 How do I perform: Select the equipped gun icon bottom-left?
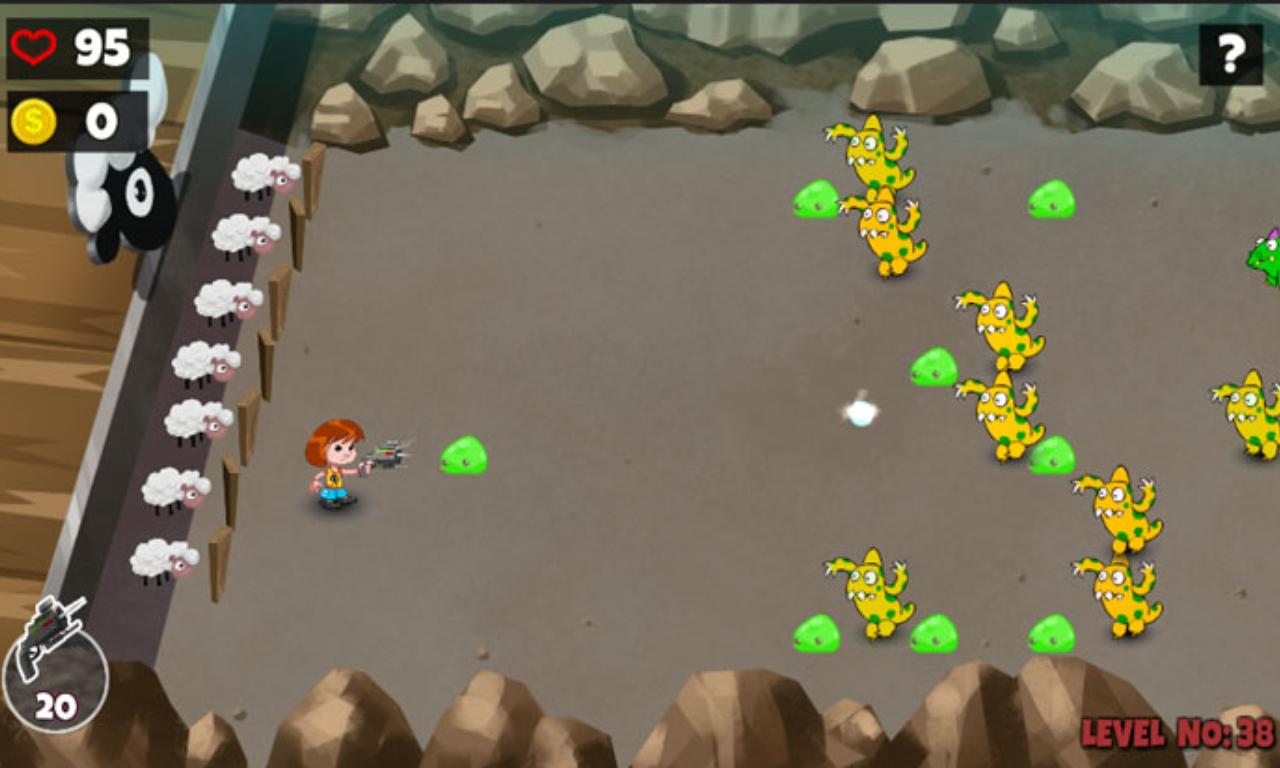coord(52,633)
